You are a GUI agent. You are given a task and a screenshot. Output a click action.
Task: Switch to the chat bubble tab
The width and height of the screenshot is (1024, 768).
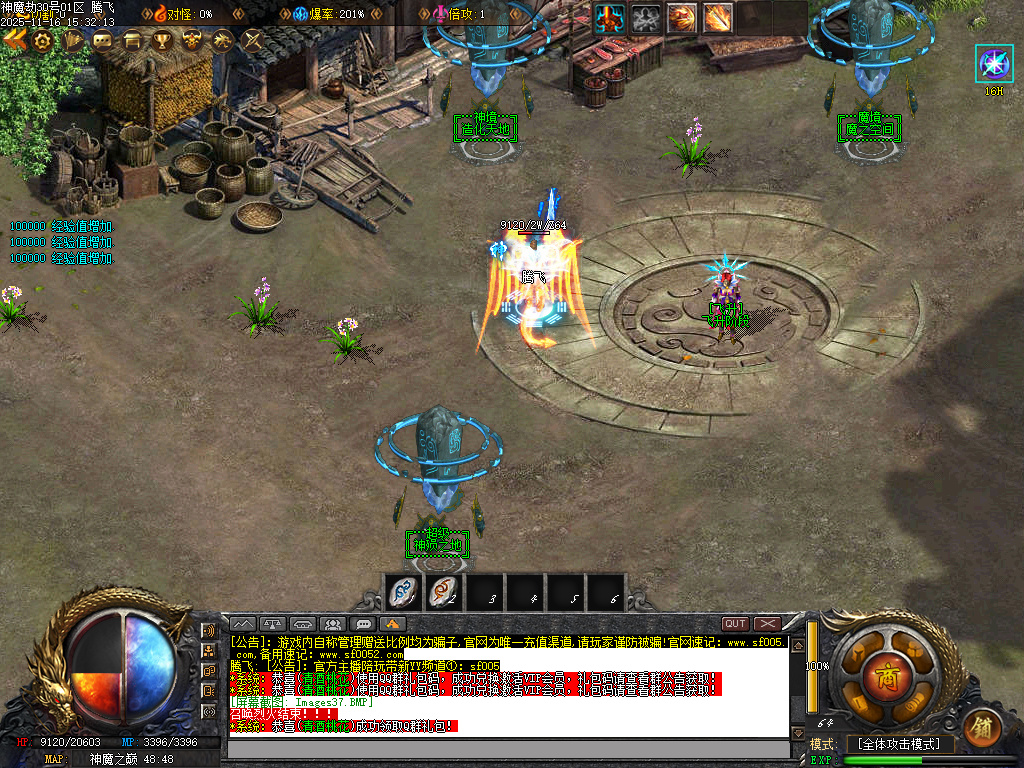point(365,624)
